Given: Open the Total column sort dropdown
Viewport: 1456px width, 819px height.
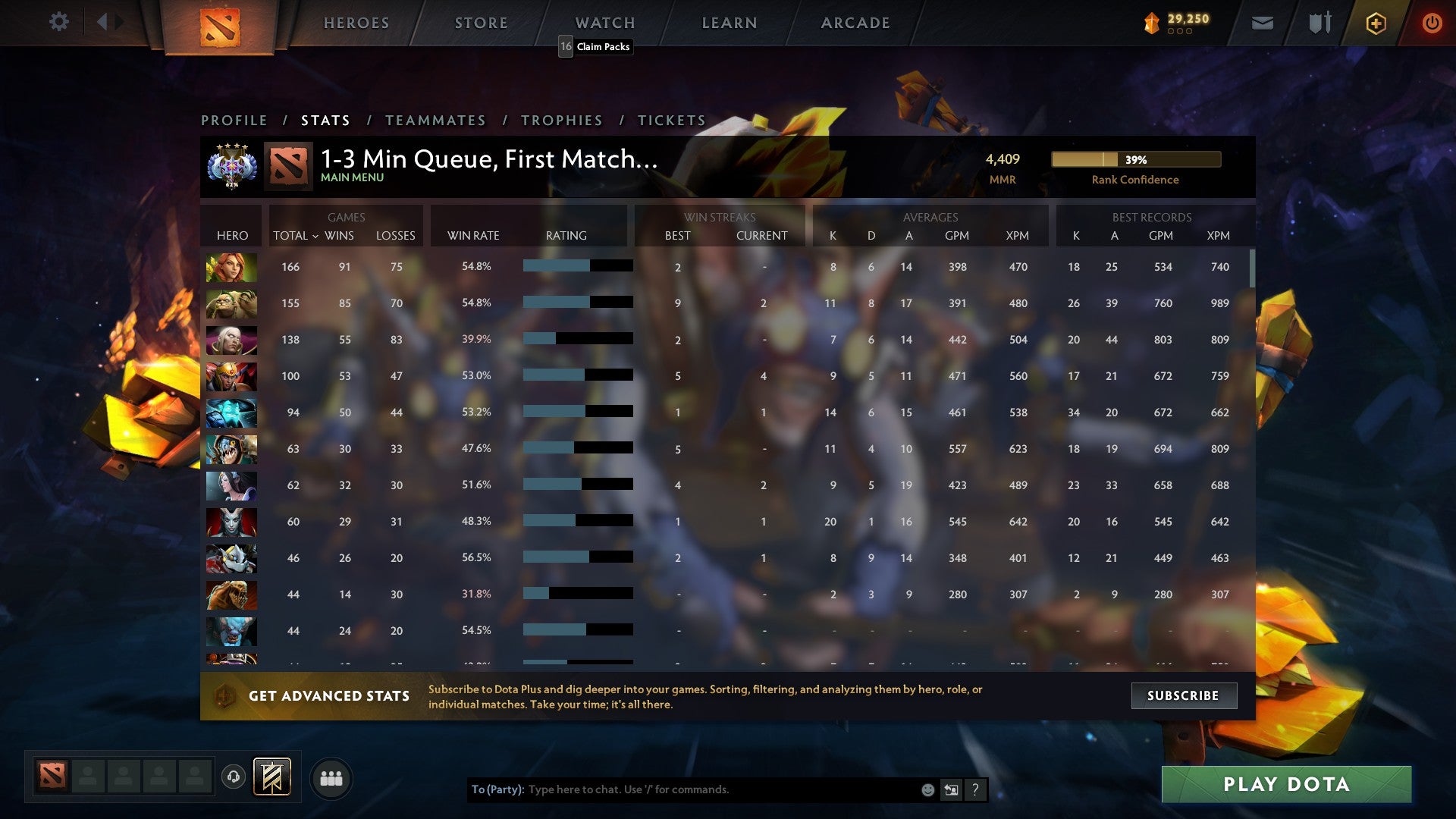Looking at the screenshot, I should click(296, 236).
